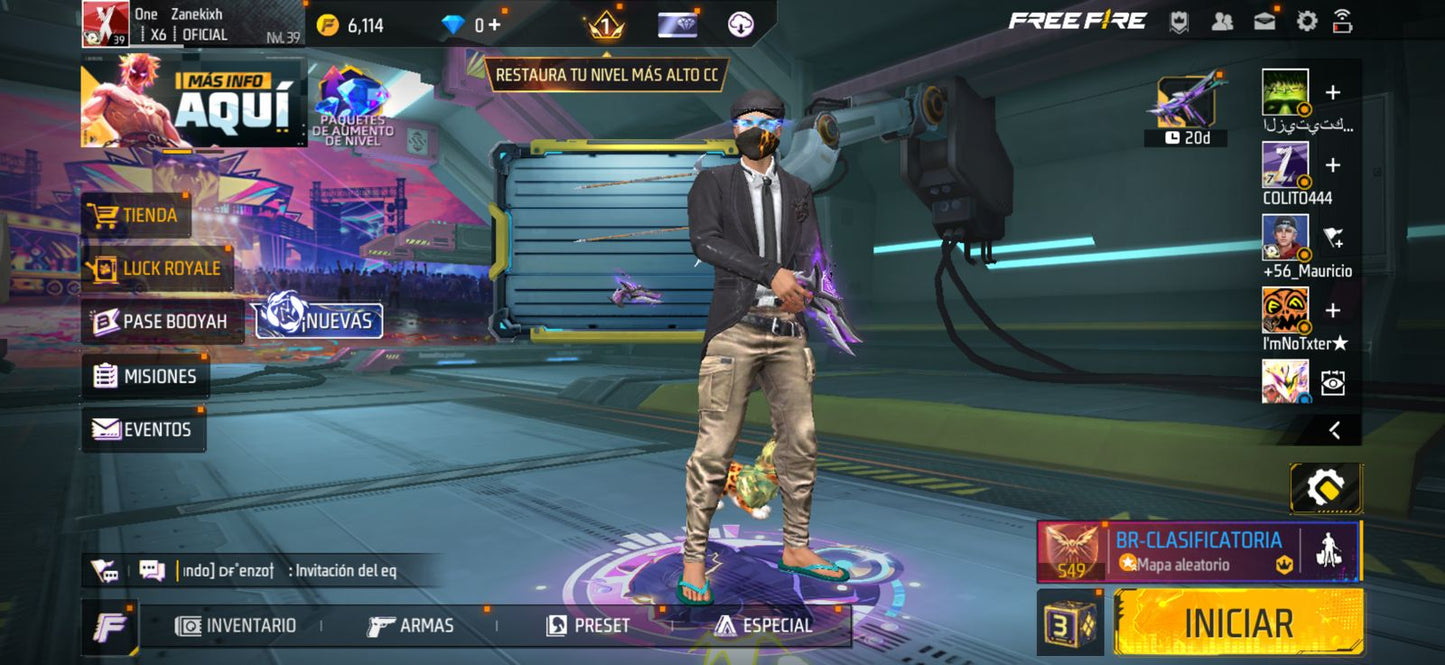Open the Pase Booyah menu
Screen dimensions: 1445x665
[x=161, y=322]
